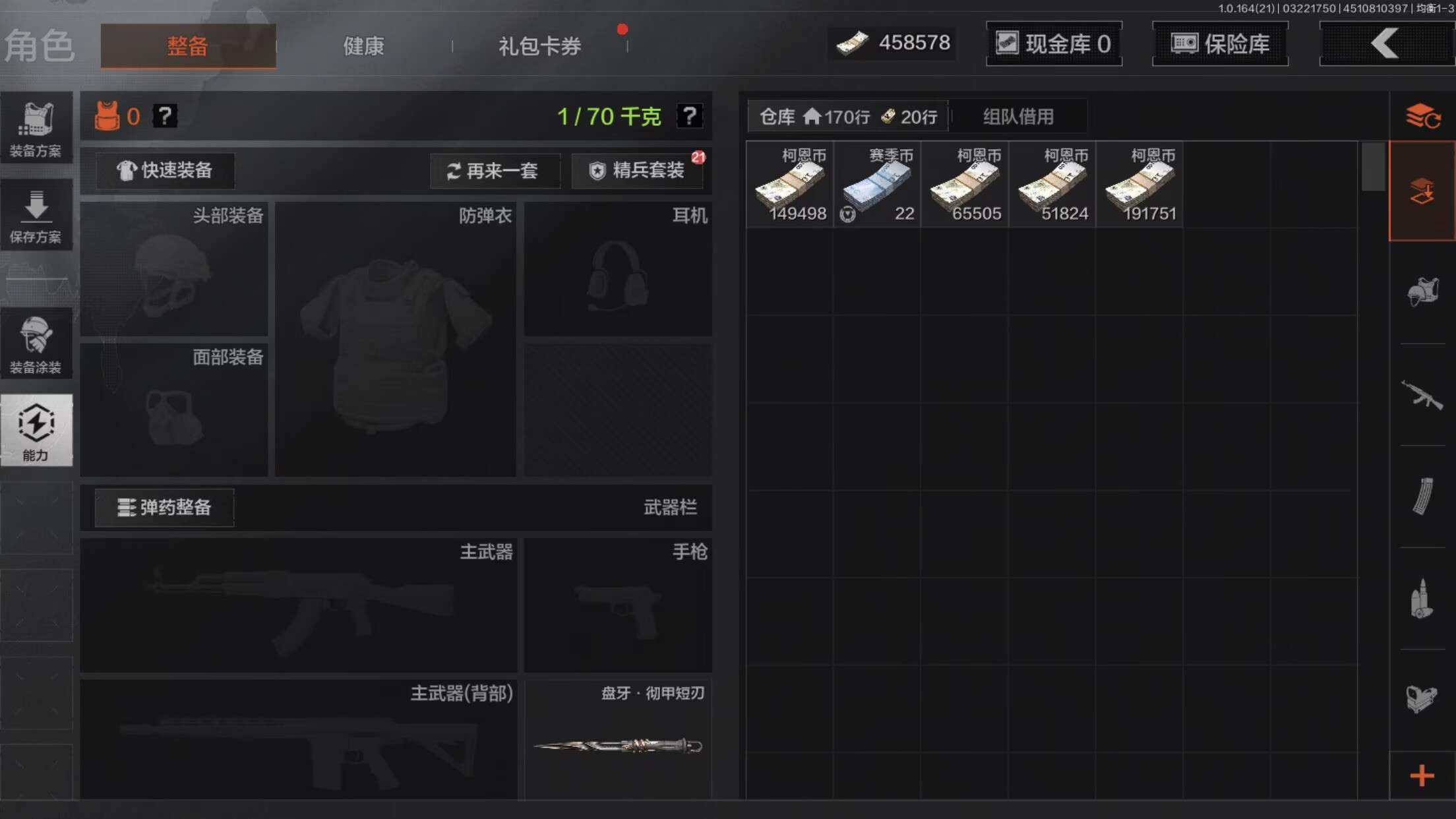The width and height of the screenshot is (1456, 819).
Task: Open the 现金库 cash vault
Action: (x=1053, y=44)
